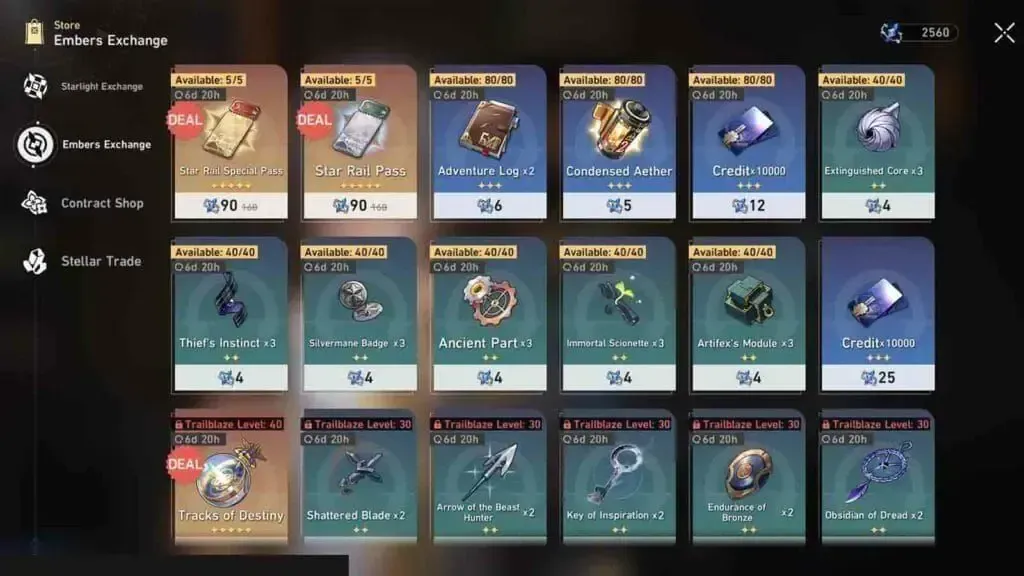This screenshot has height=576, width=1024.
Task: Select the Extinguished Core x3 item
Action: click(x=876, y=142)
